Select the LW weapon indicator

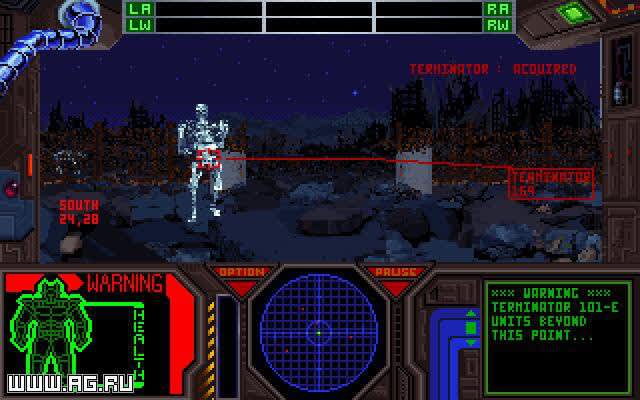pos(138,23)
